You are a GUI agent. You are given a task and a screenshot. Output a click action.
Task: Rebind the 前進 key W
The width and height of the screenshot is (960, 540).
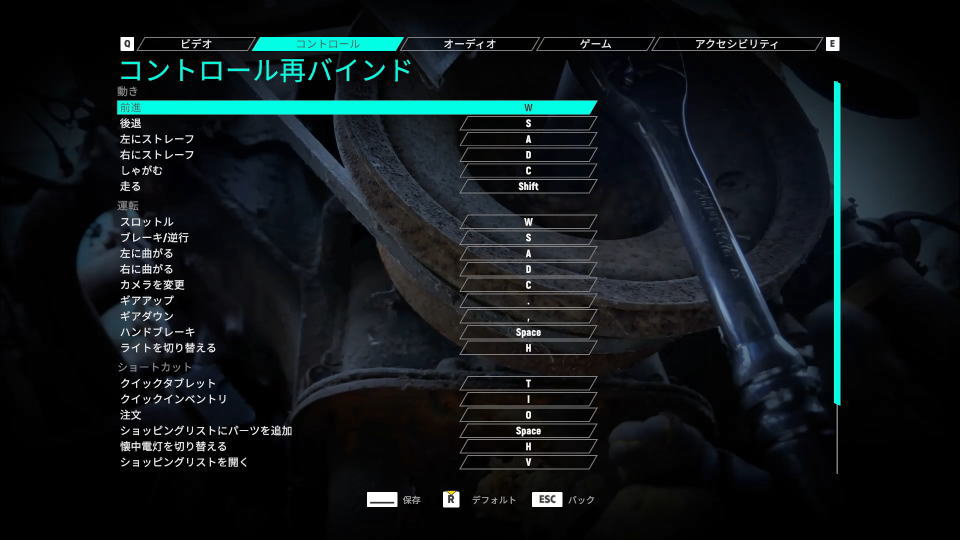coord(528,107)
